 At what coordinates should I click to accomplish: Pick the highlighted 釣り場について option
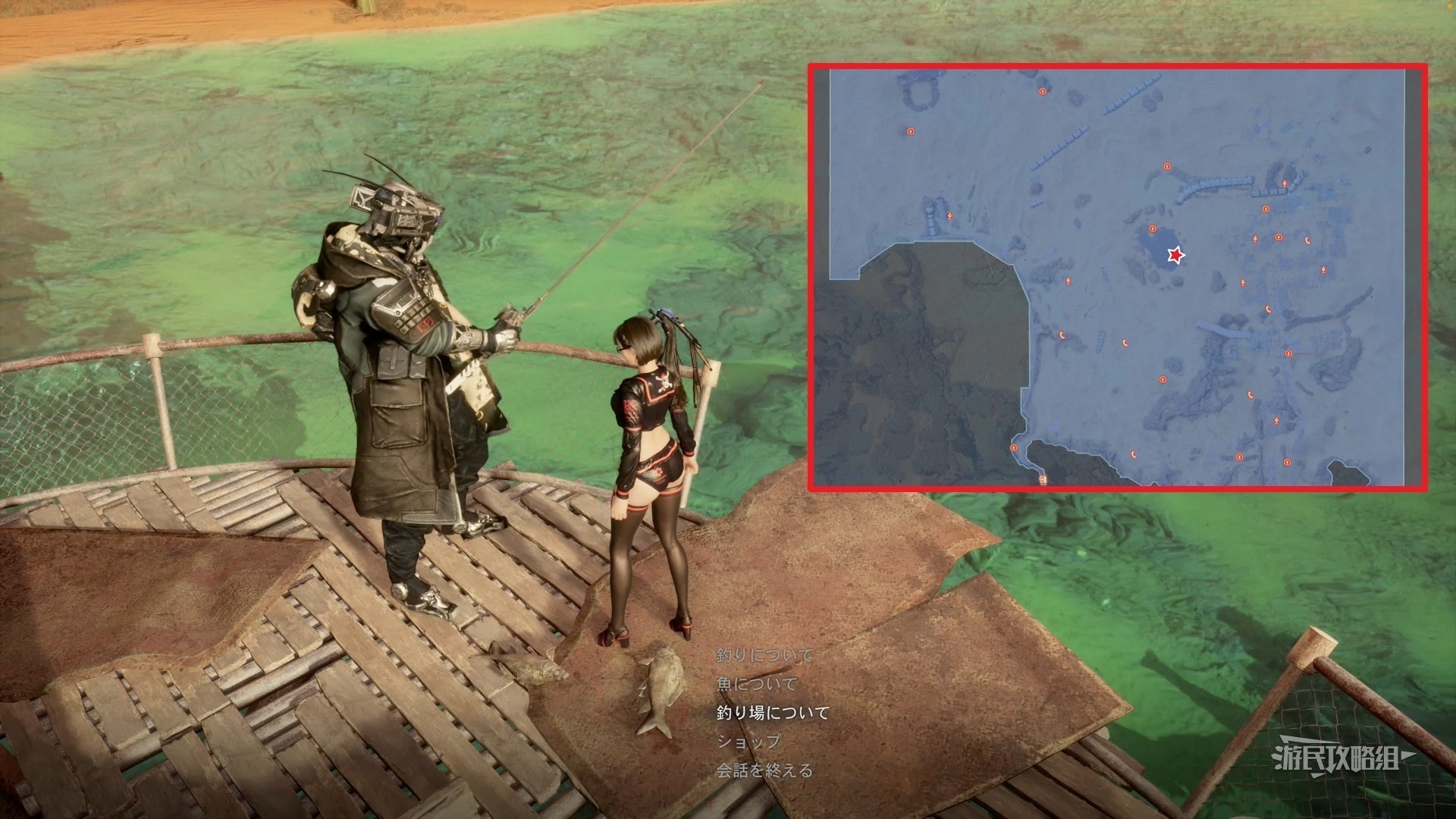coord(773,713)
